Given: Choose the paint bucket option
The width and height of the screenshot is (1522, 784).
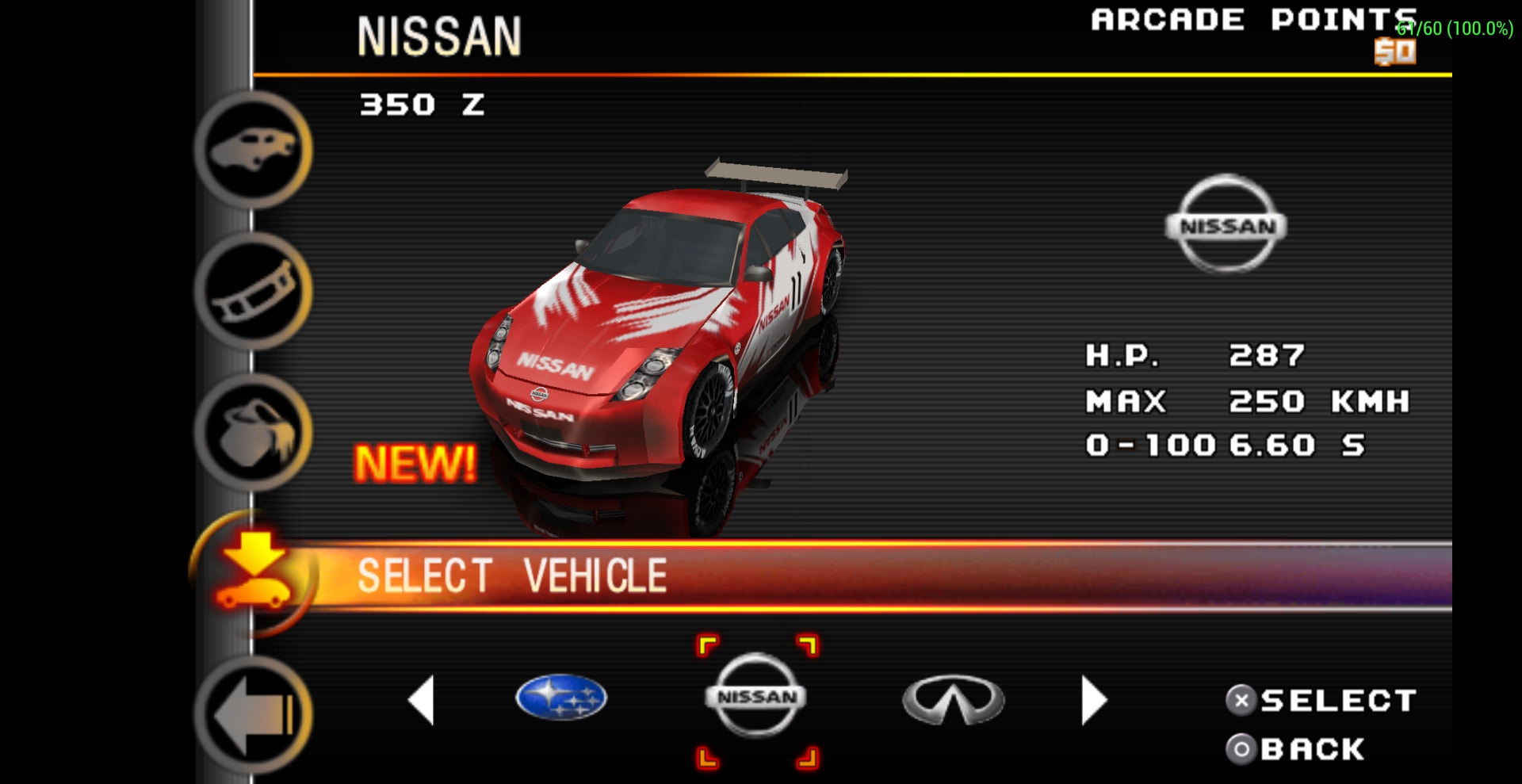Looking at the screenshot, I should [x=254, y=433].
